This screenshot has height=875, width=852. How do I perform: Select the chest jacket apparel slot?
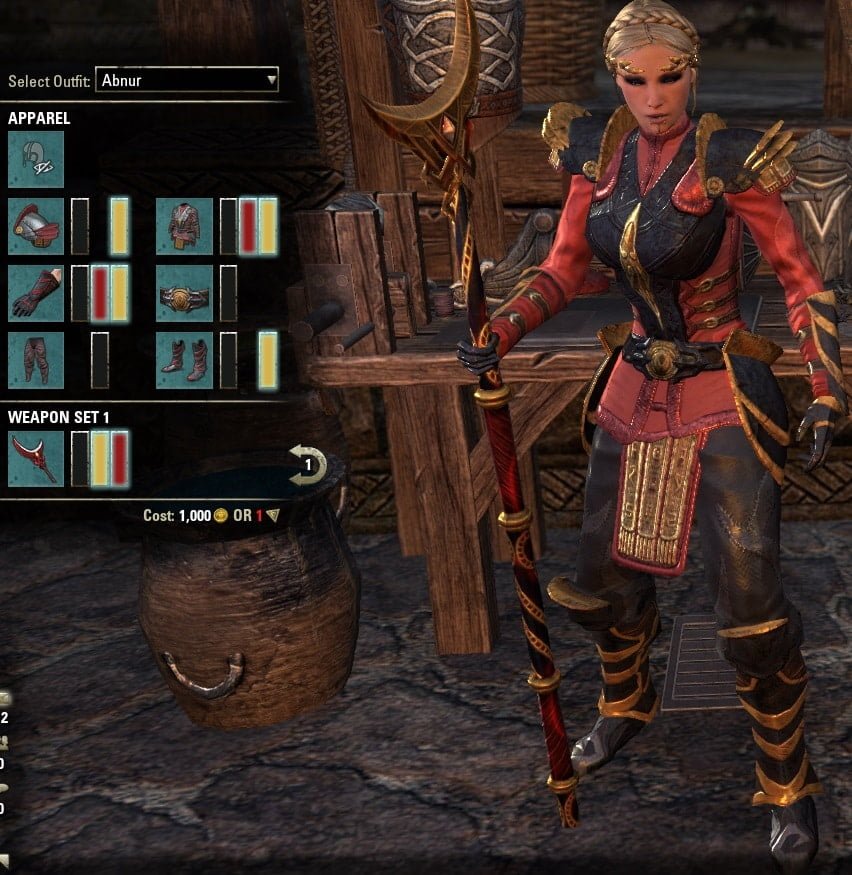[x=184, y=226]
